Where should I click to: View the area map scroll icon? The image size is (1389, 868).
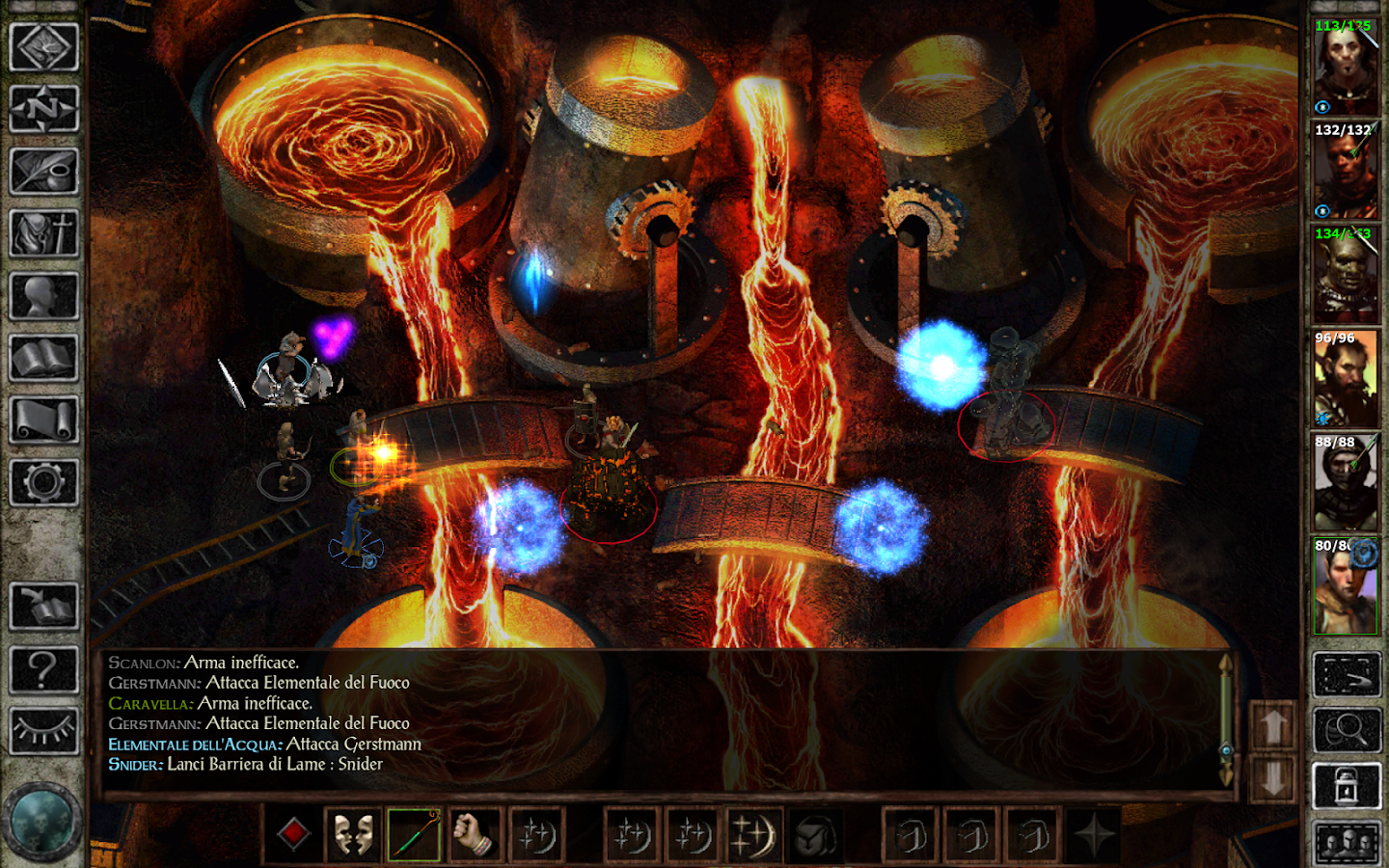(x=44, y=420)
